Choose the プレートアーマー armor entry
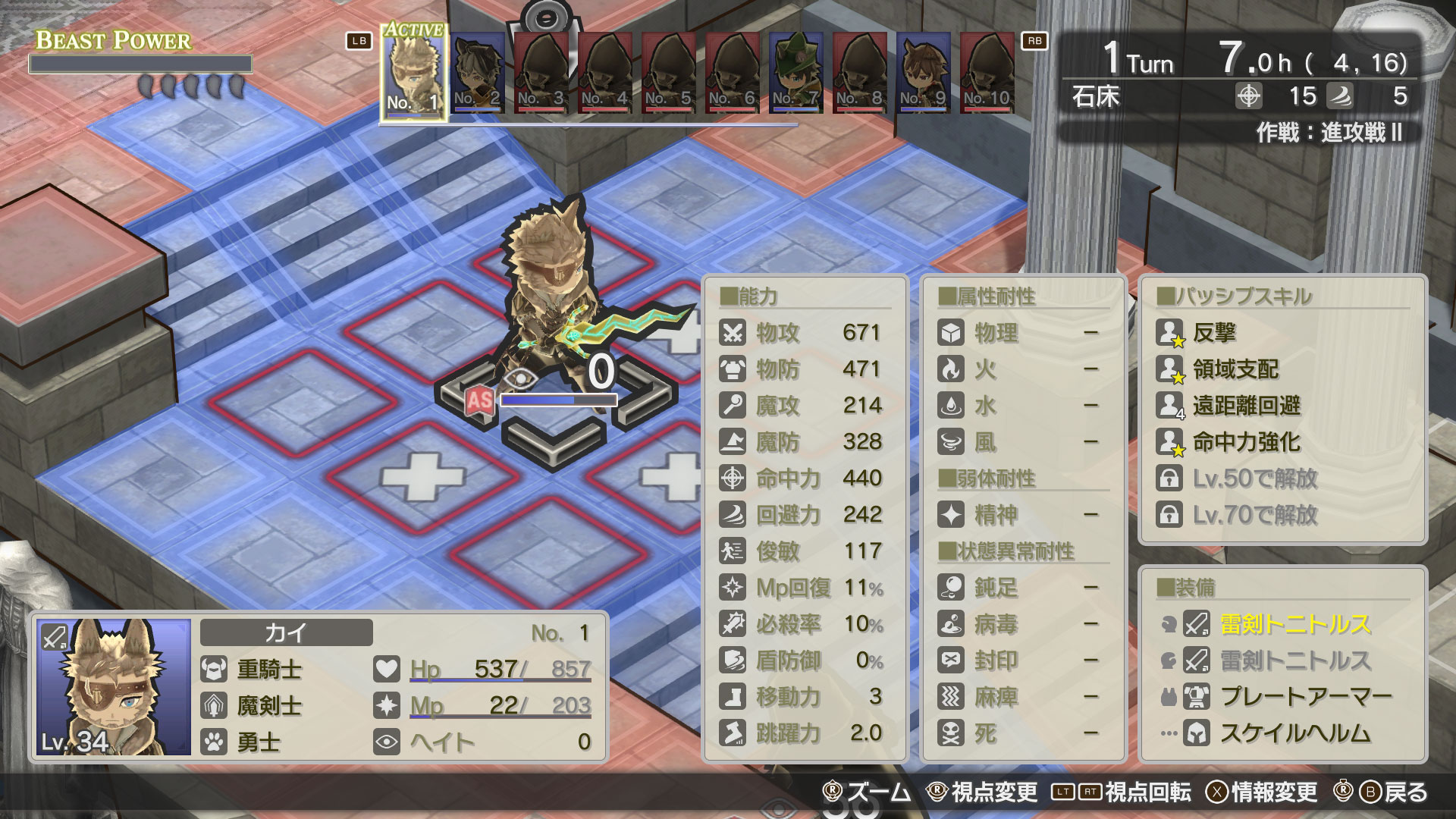This screenshot has width=1456, height=819. 1305,696
